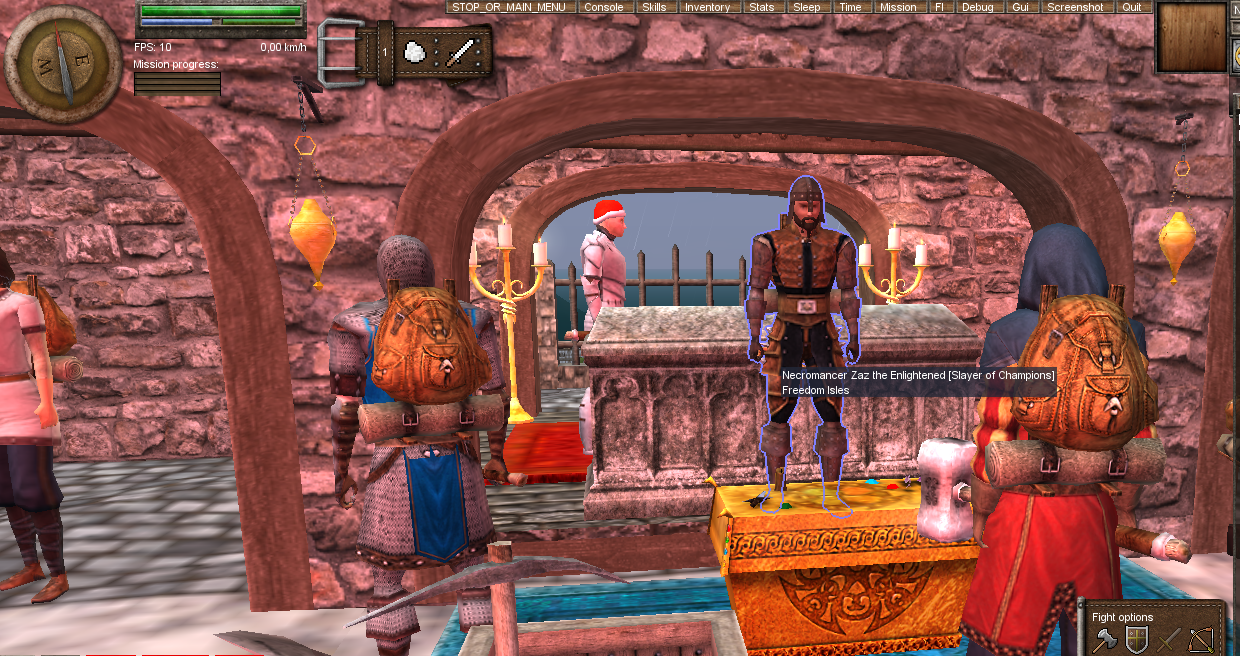
Task: Take a screenshot with the Screenshot button
Action: coord(1075,7)
